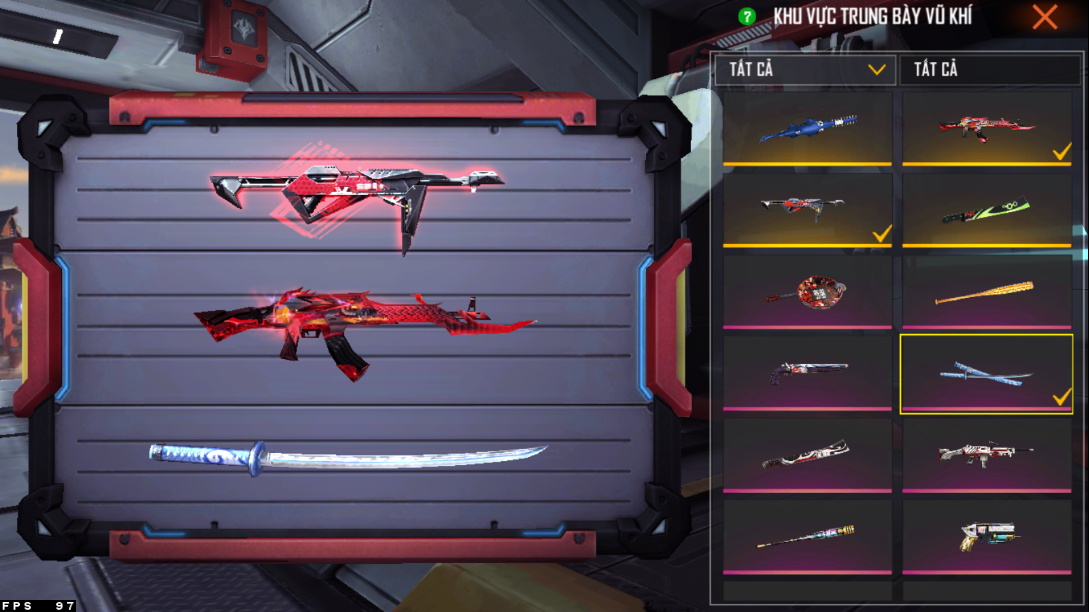The height and width of the screenshot is (612, 1089).
Task: Select the orange baseball bat skin
Action: pyautogui.click(x=987, y=291)
